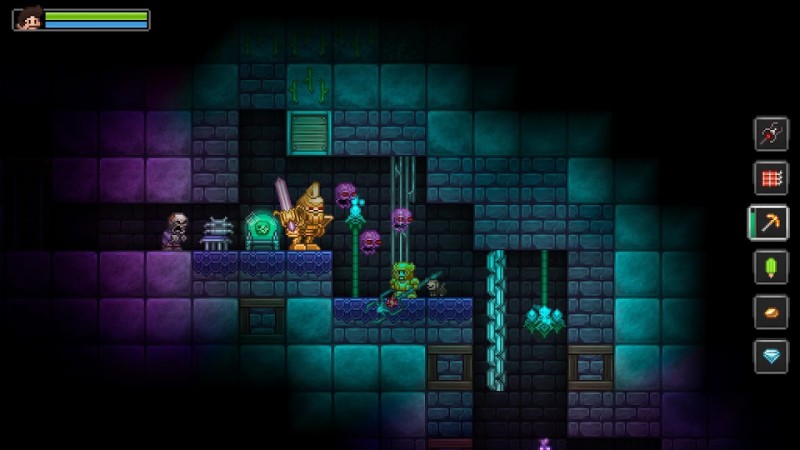Select the blue diamond hotbar slot
Viewport: 800px width, 450px height.
770,356
